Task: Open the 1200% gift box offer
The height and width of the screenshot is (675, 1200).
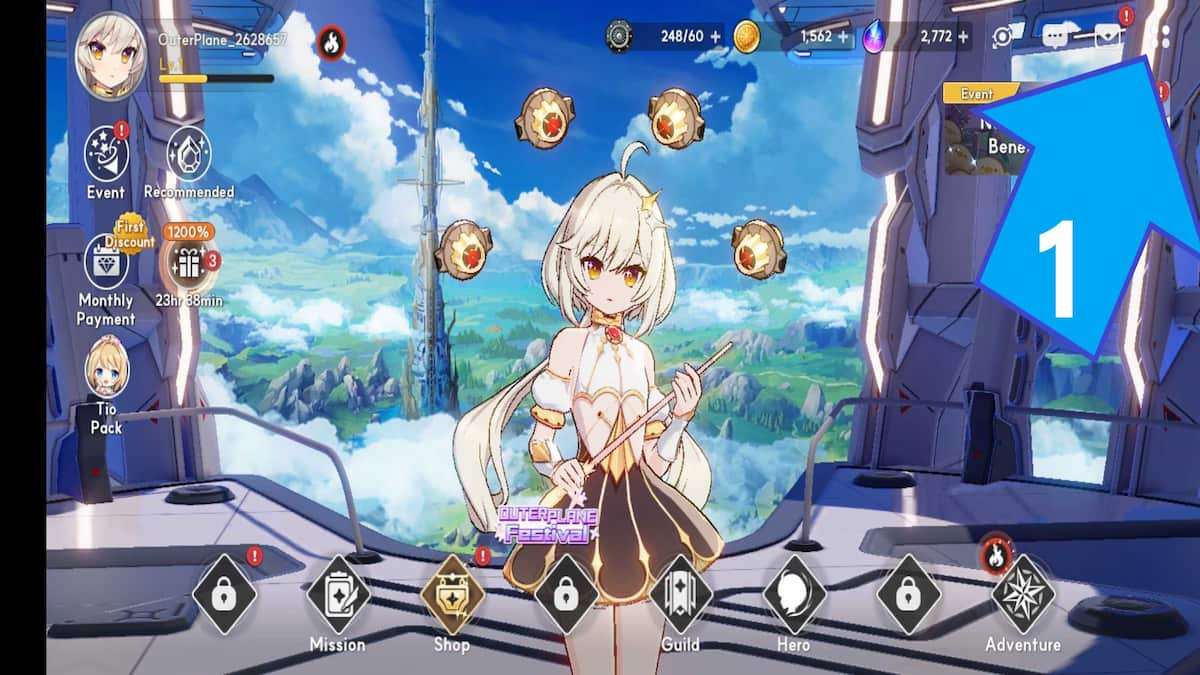Action: [188, 263]
